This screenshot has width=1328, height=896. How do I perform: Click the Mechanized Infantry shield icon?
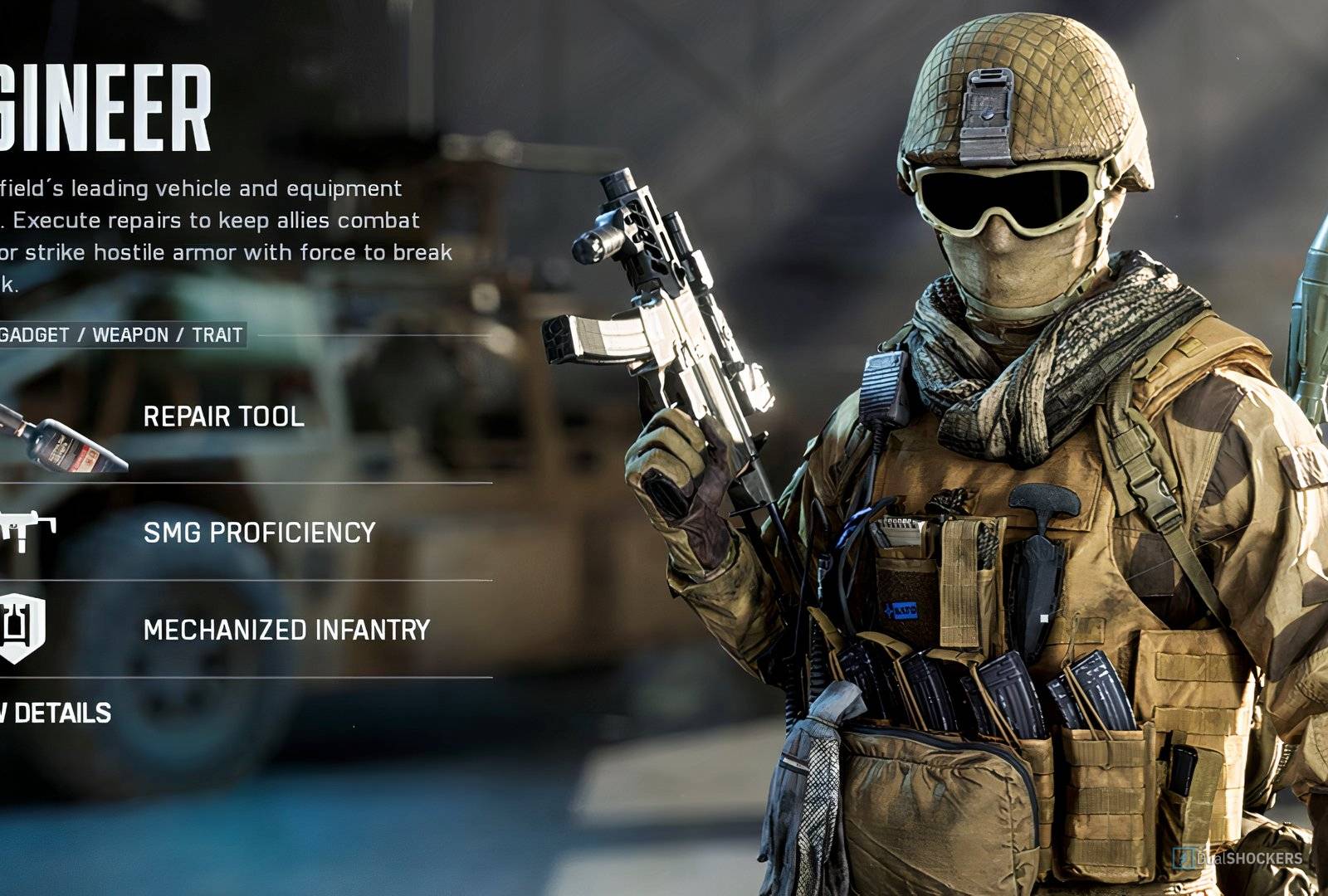click(20, 628)
